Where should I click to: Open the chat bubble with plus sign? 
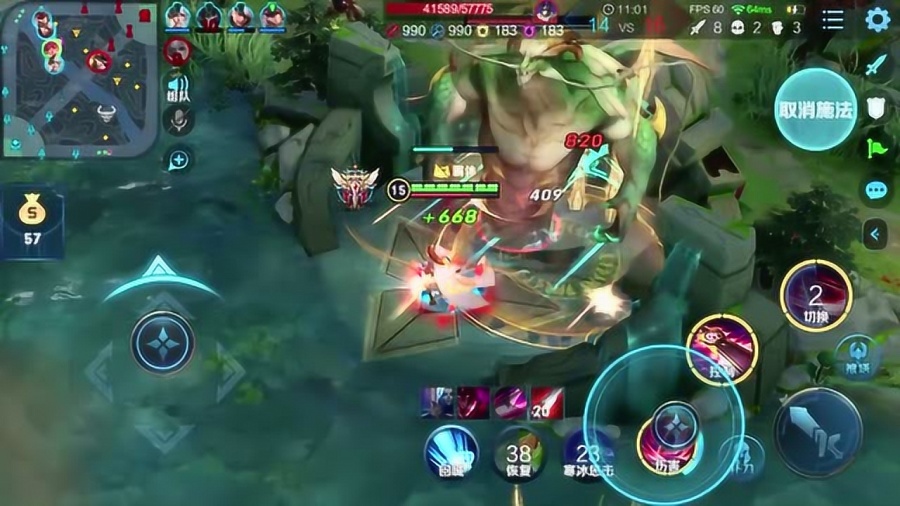click(x=178, y=159)
